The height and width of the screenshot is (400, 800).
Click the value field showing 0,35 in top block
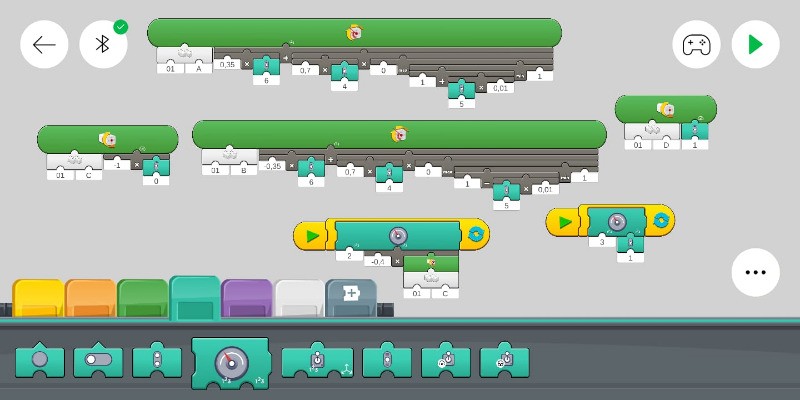pos(227,65)
